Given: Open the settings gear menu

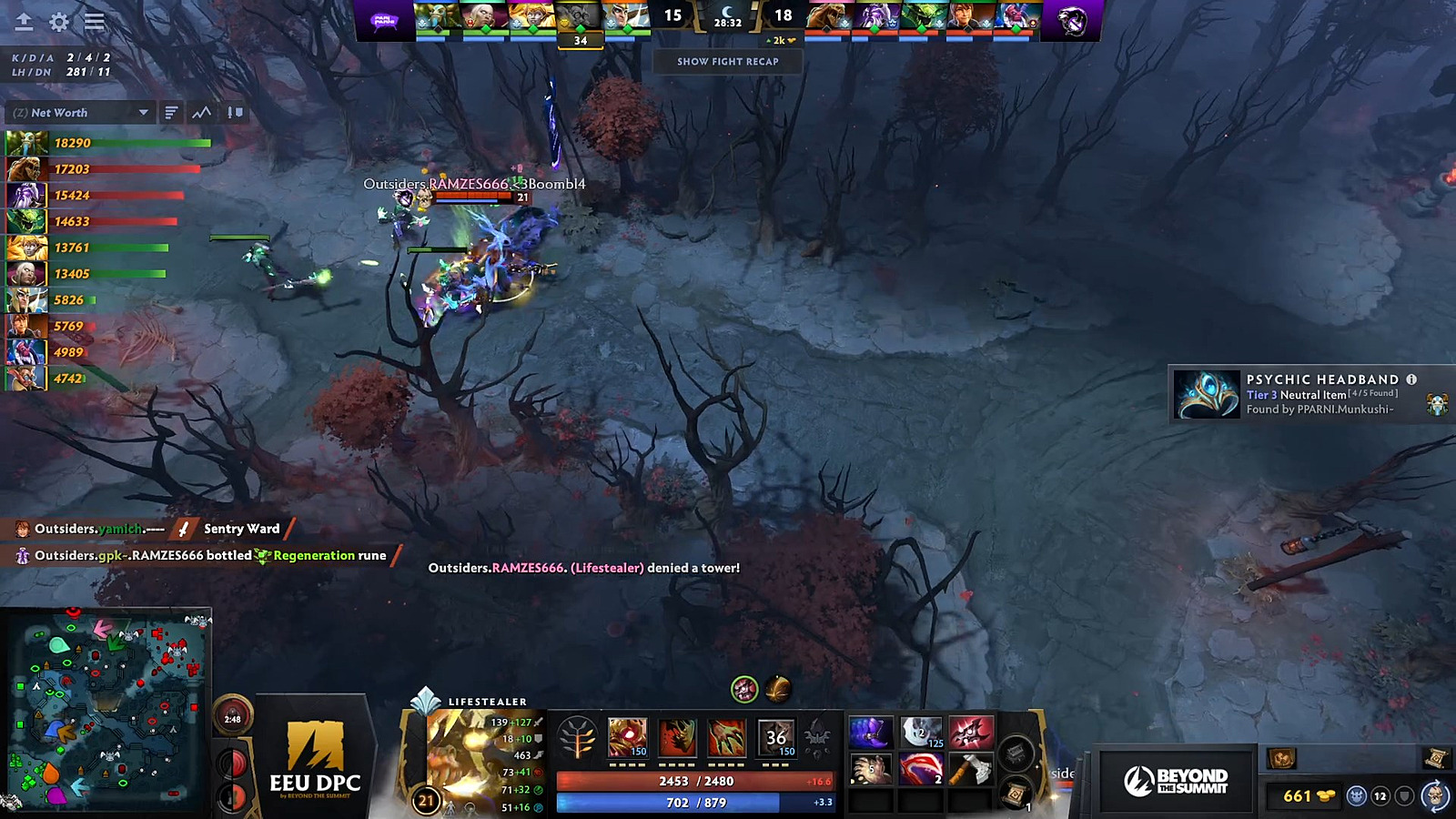Looking at the screenshot, I should click(x=59, y=22).
